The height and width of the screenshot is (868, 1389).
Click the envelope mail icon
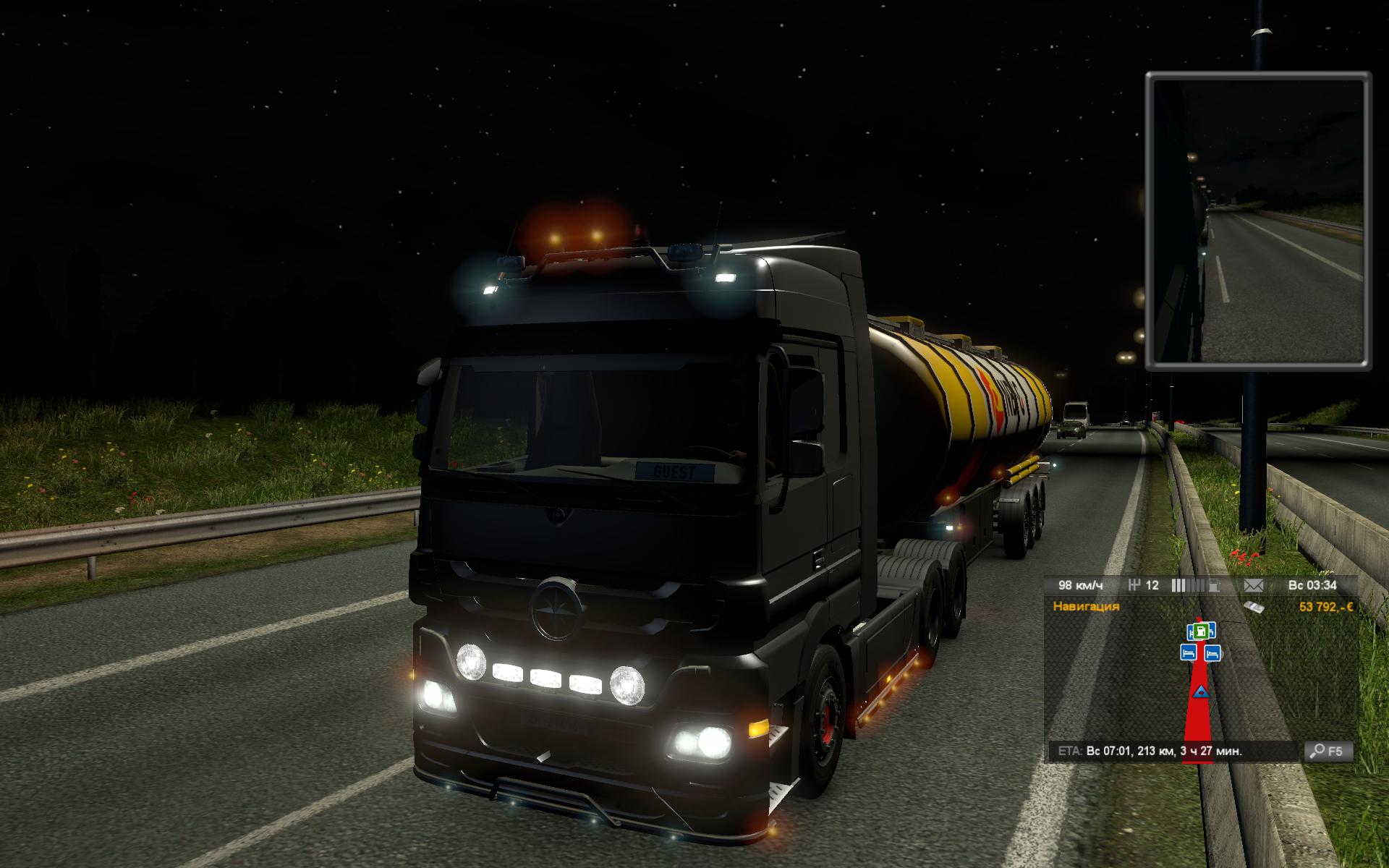pyautogui.click(x=1252, y=585)
